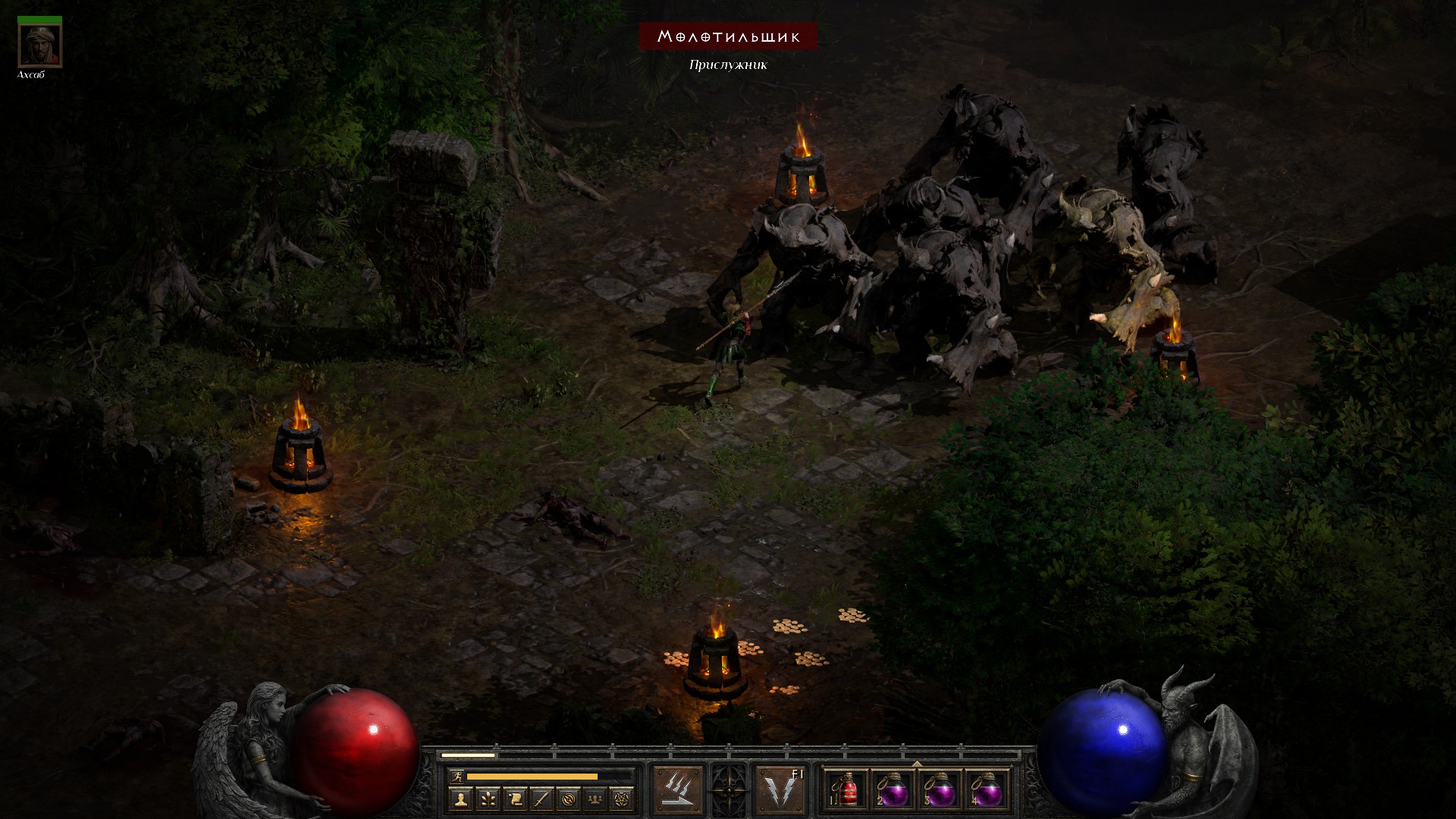Open the quest log scroll icon
This screenshot has height=819, width=1456.
514,799
